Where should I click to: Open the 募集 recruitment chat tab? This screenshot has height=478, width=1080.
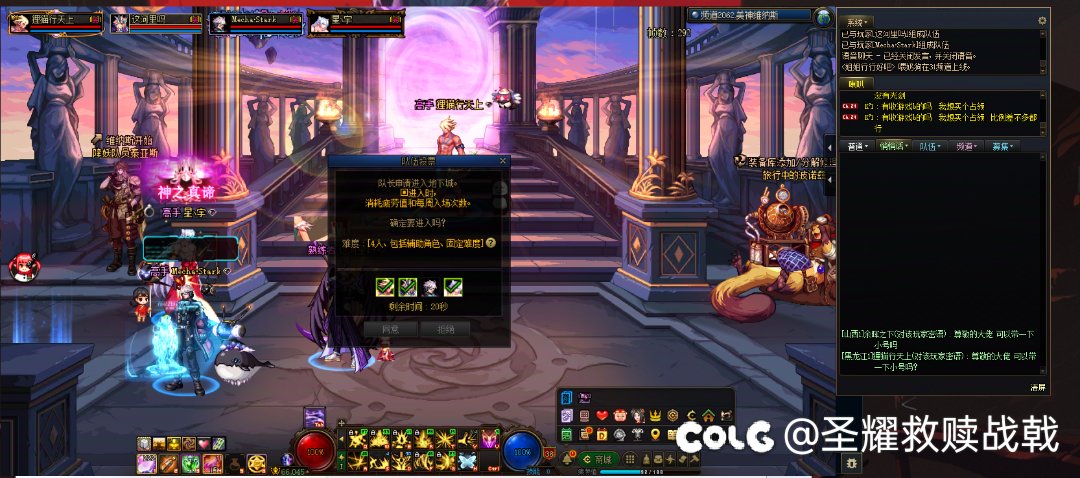click(x=1002, y=146)
